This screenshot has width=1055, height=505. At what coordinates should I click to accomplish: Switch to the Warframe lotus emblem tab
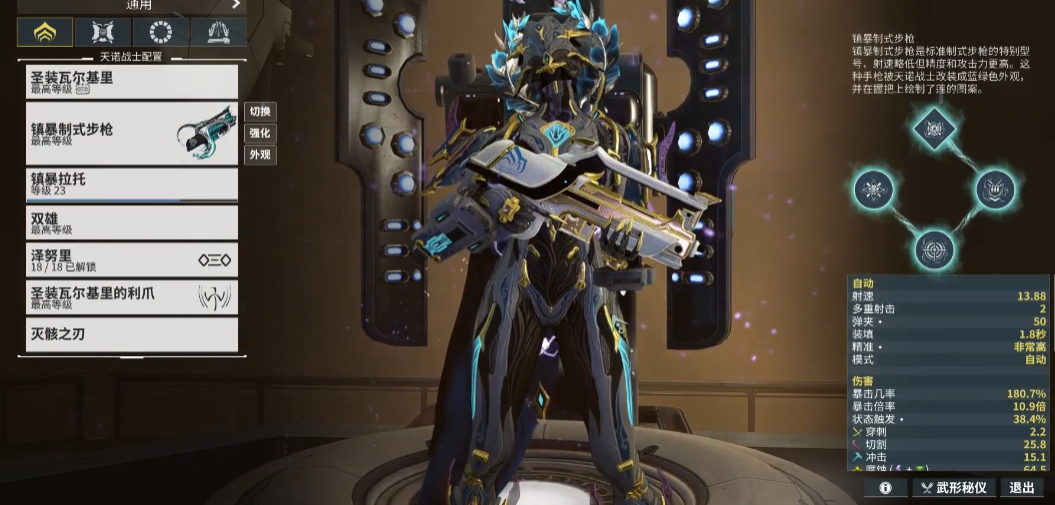pyautogui.click(x=45, y=32)
